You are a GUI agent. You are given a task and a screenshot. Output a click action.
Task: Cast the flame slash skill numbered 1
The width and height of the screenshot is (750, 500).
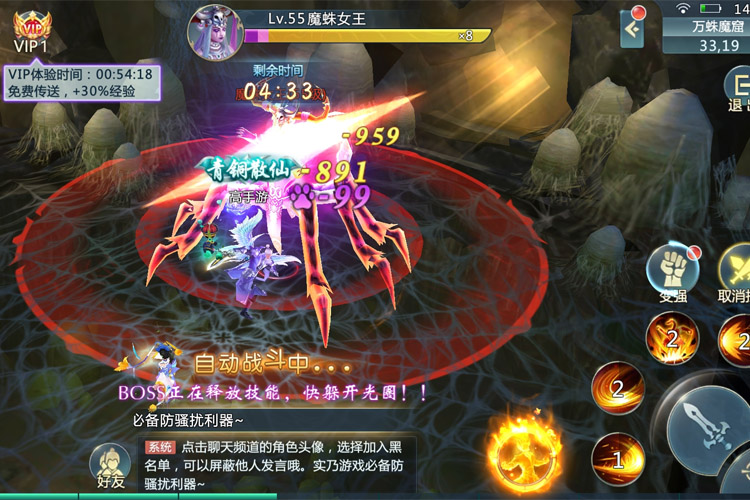pos(617,459)
